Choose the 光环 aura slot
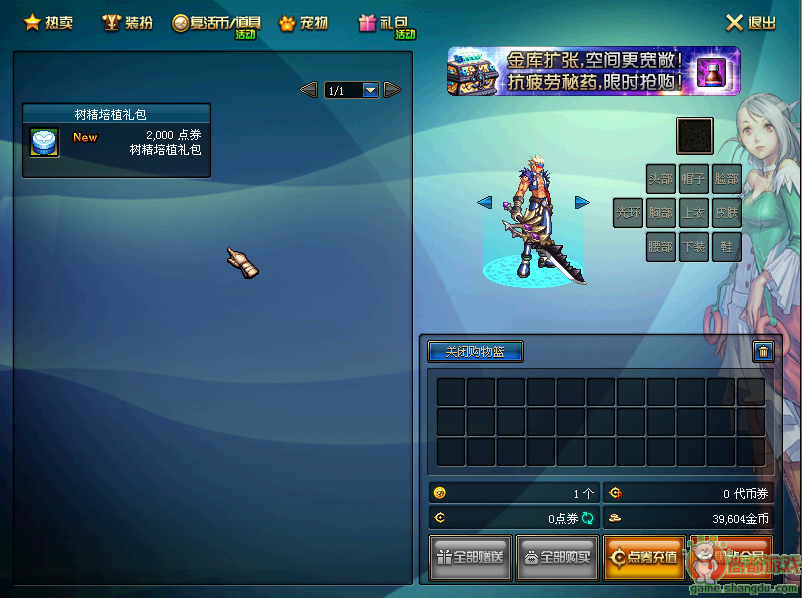The image size is (802, 598). coord(628,213)
